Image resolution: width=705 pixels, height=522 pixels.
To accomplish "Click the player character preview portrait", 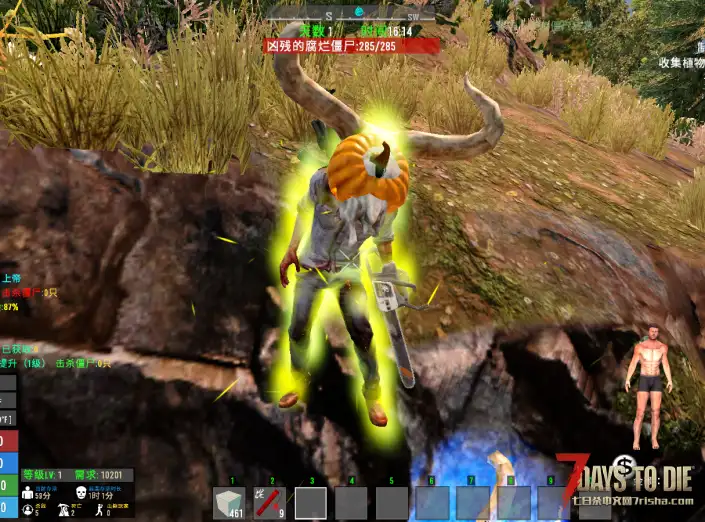I will [x=648, y=385].
